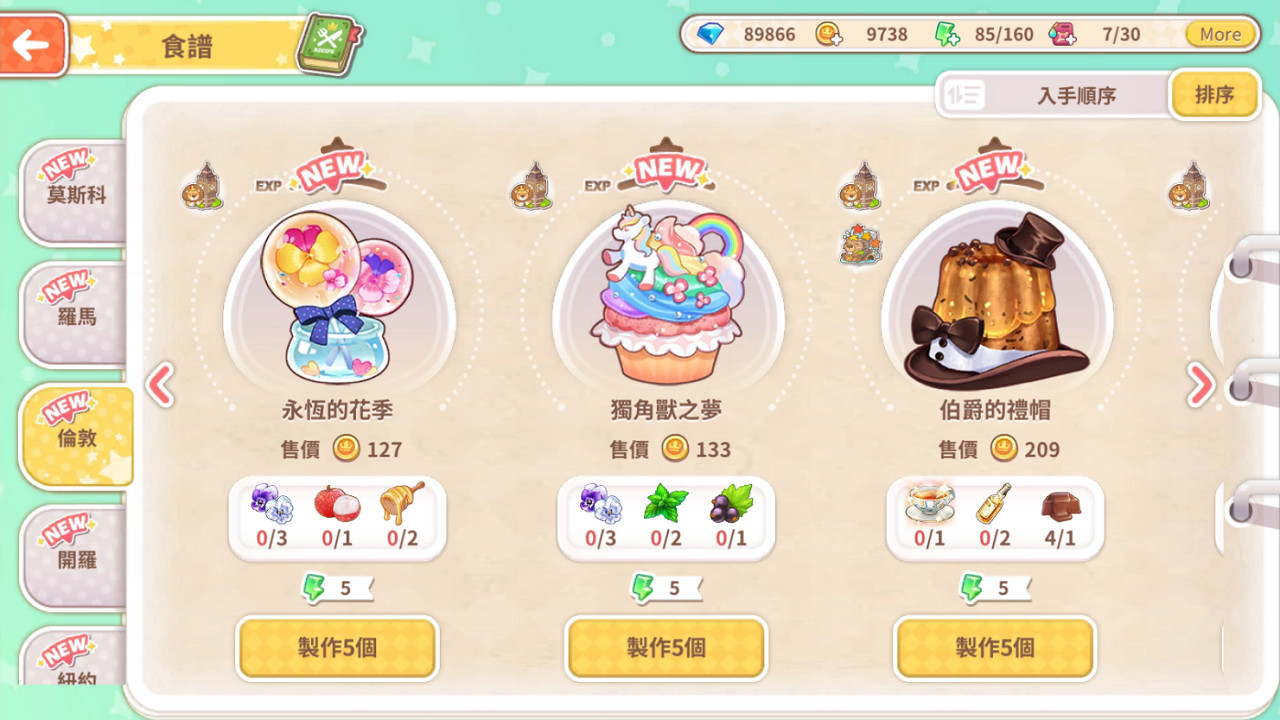Tap the gold coin icon showing 9738
The width and height of the screenshot is (1280, 720).
pos(827,33)
